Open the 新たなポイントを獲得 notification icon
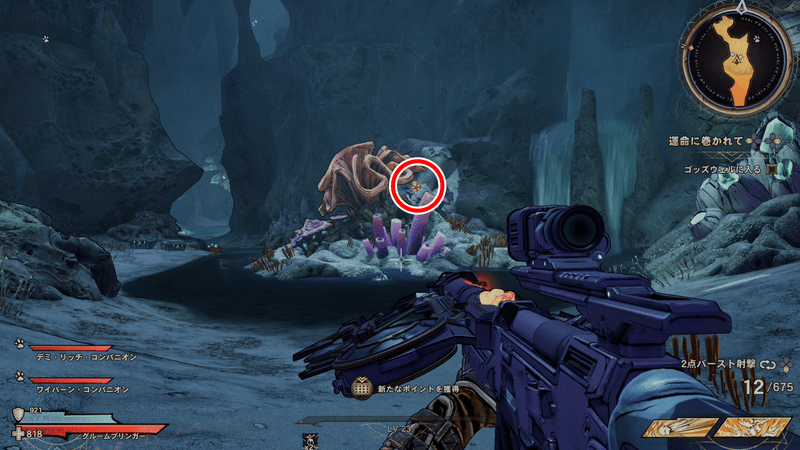The image size is (800, 450). point(363,386)
